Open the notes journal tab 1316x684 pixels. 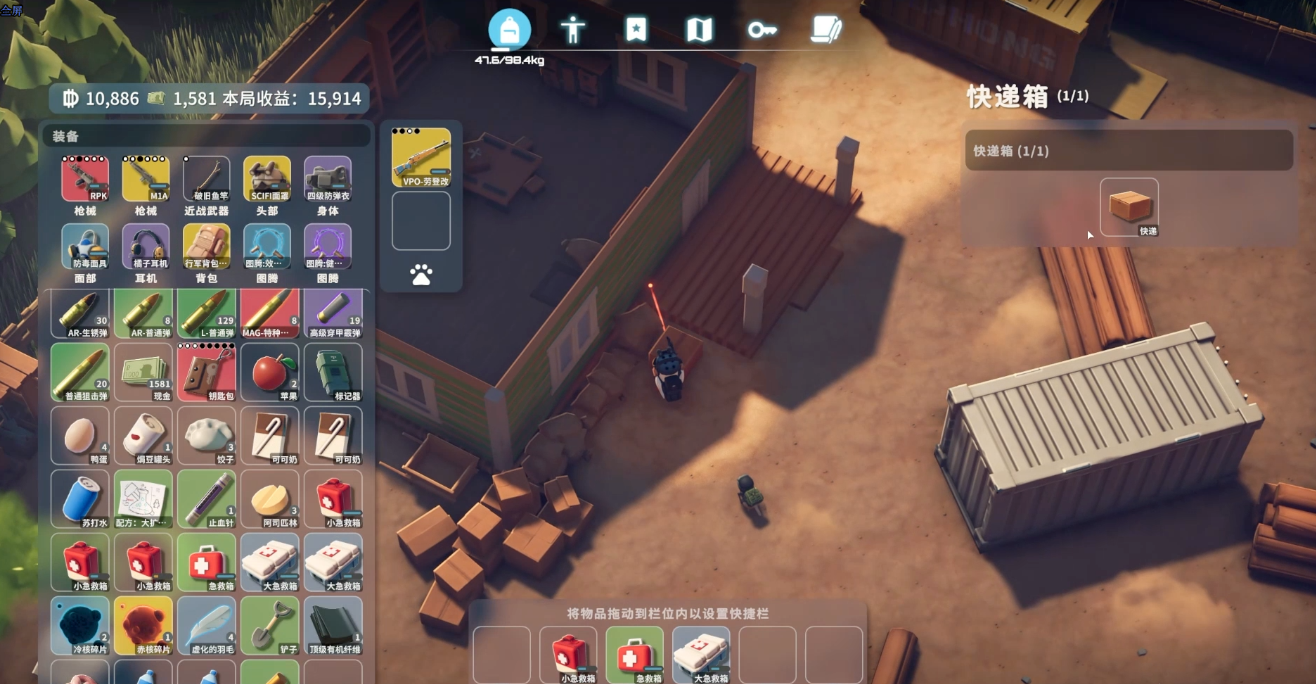tap(826, 30)
